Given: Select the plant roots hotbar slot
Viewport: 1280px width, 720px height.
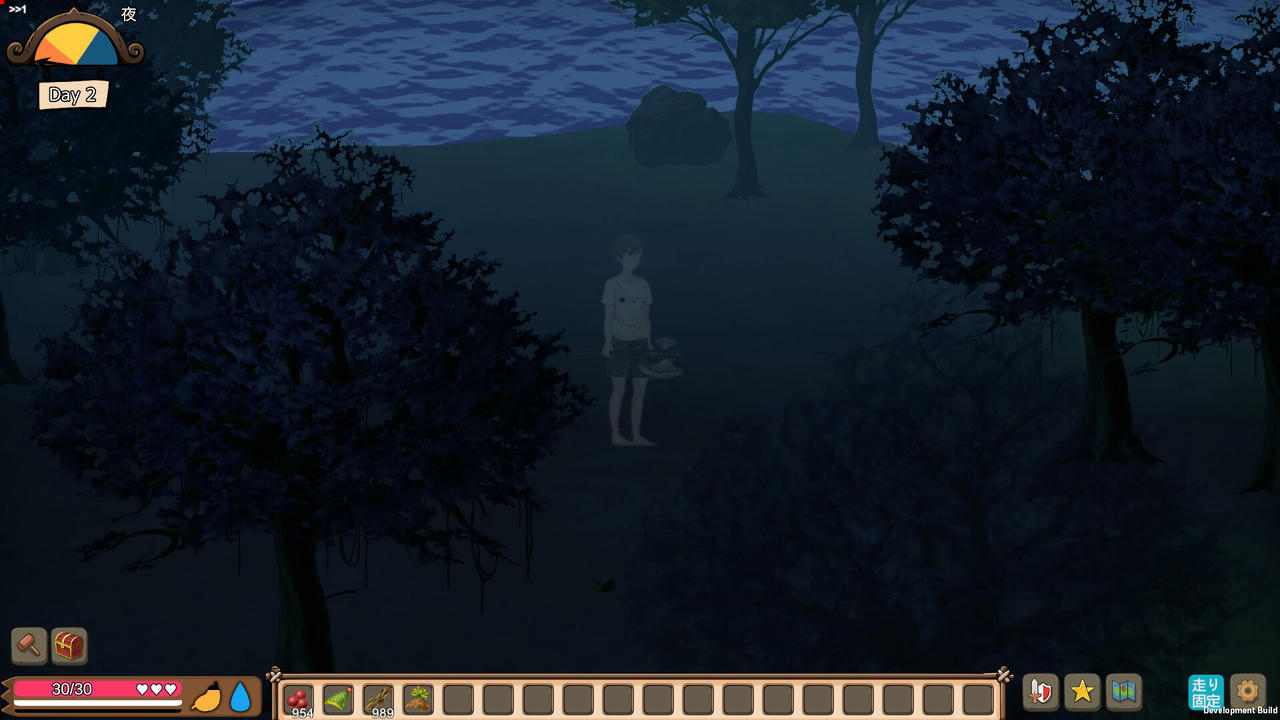Looking at the screenshot, I should 417,699.
